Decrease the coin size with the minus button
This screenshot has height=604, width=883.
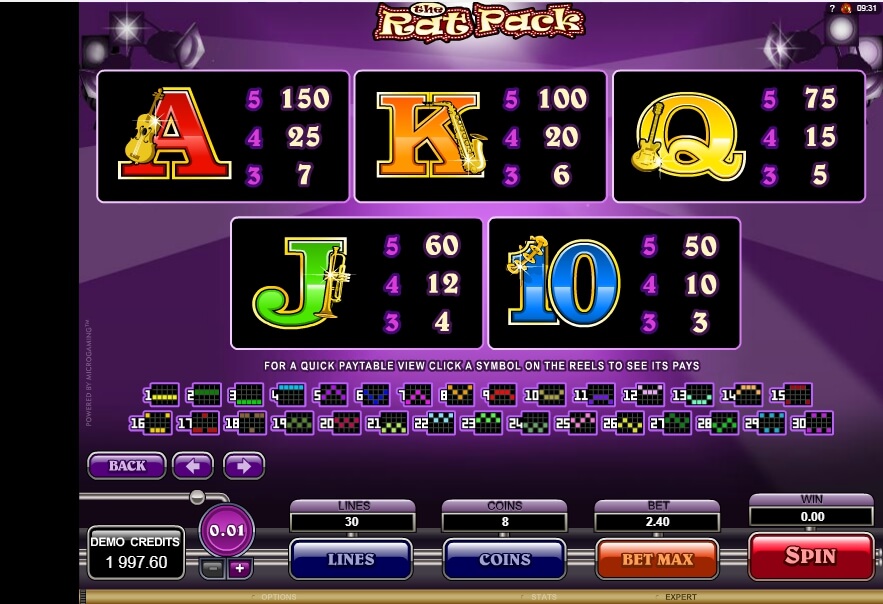tap(213, 568)
